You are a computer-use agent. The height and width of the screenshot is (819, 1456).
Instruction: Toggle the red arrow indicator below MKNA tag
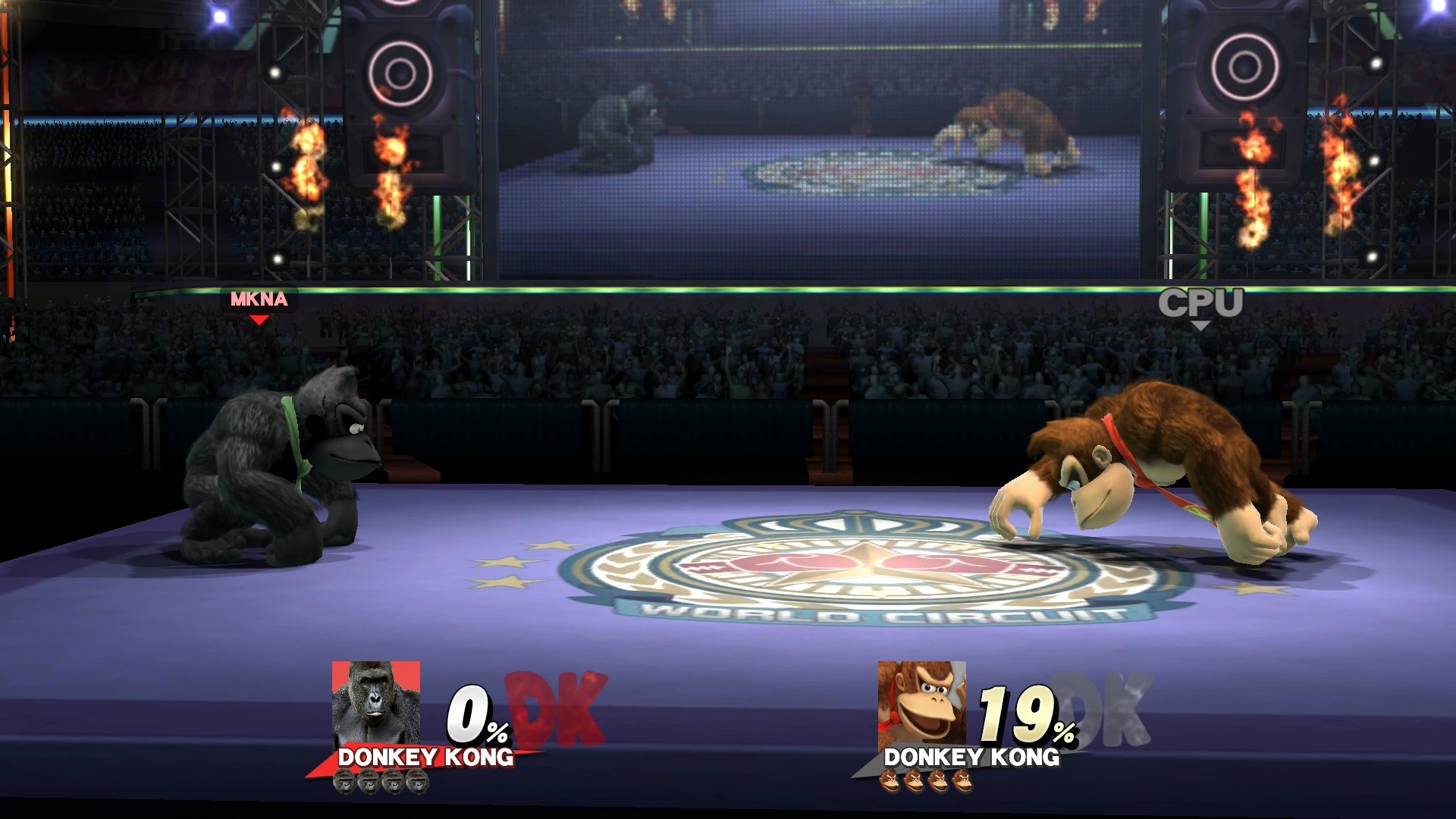tap(259, 319)
